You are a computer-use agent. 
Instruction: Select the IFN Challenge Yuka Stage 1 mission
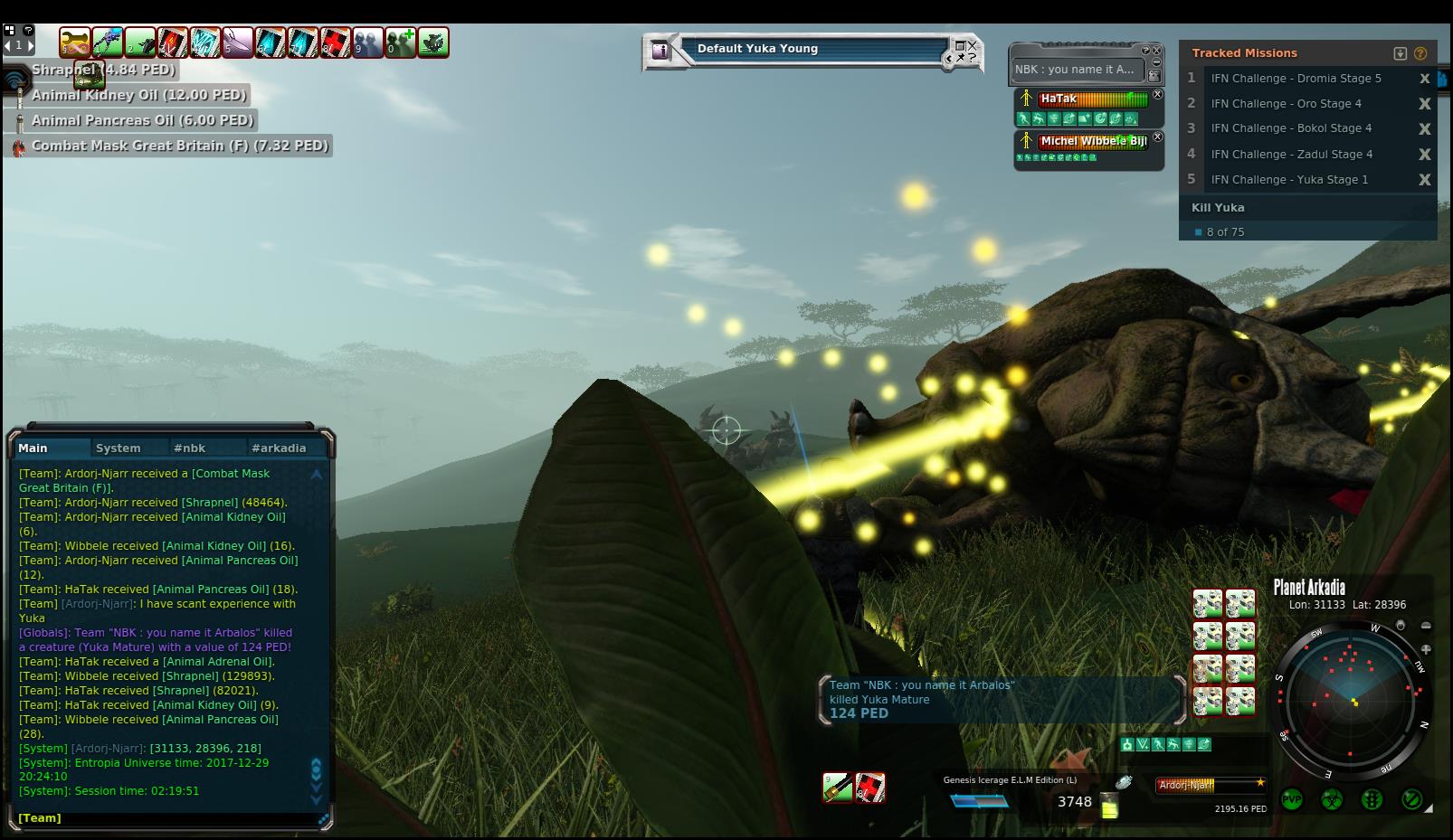point(1289,179)
